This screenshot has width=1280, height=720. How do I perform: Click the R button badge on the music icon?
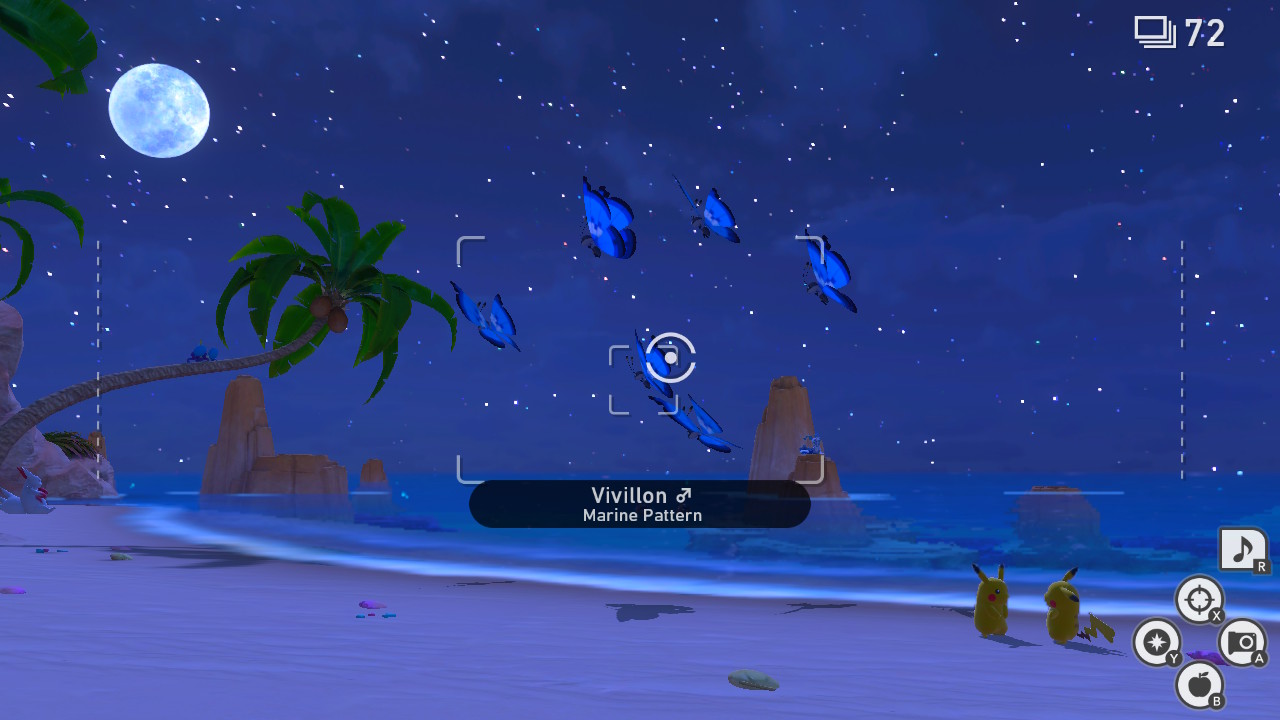coord(1262,566)
